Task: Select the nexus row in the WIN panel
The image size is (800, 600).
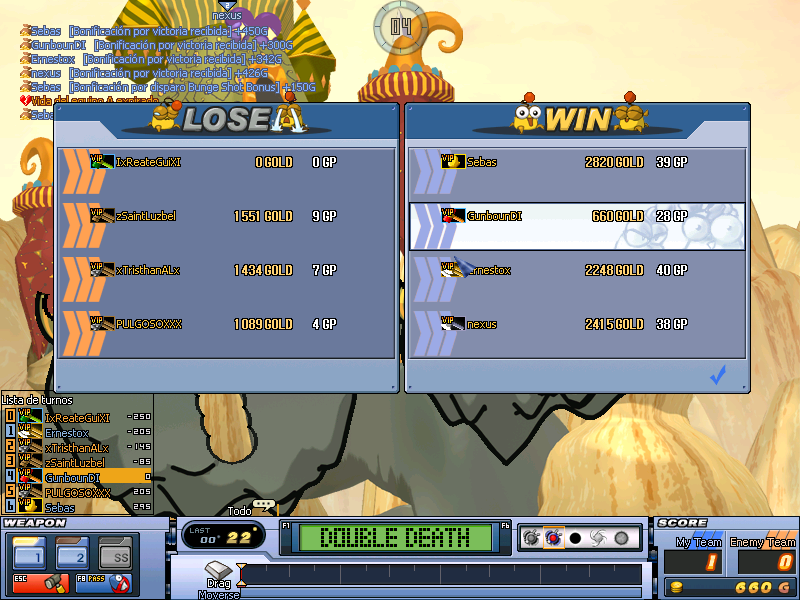Action: pos(578,324)
